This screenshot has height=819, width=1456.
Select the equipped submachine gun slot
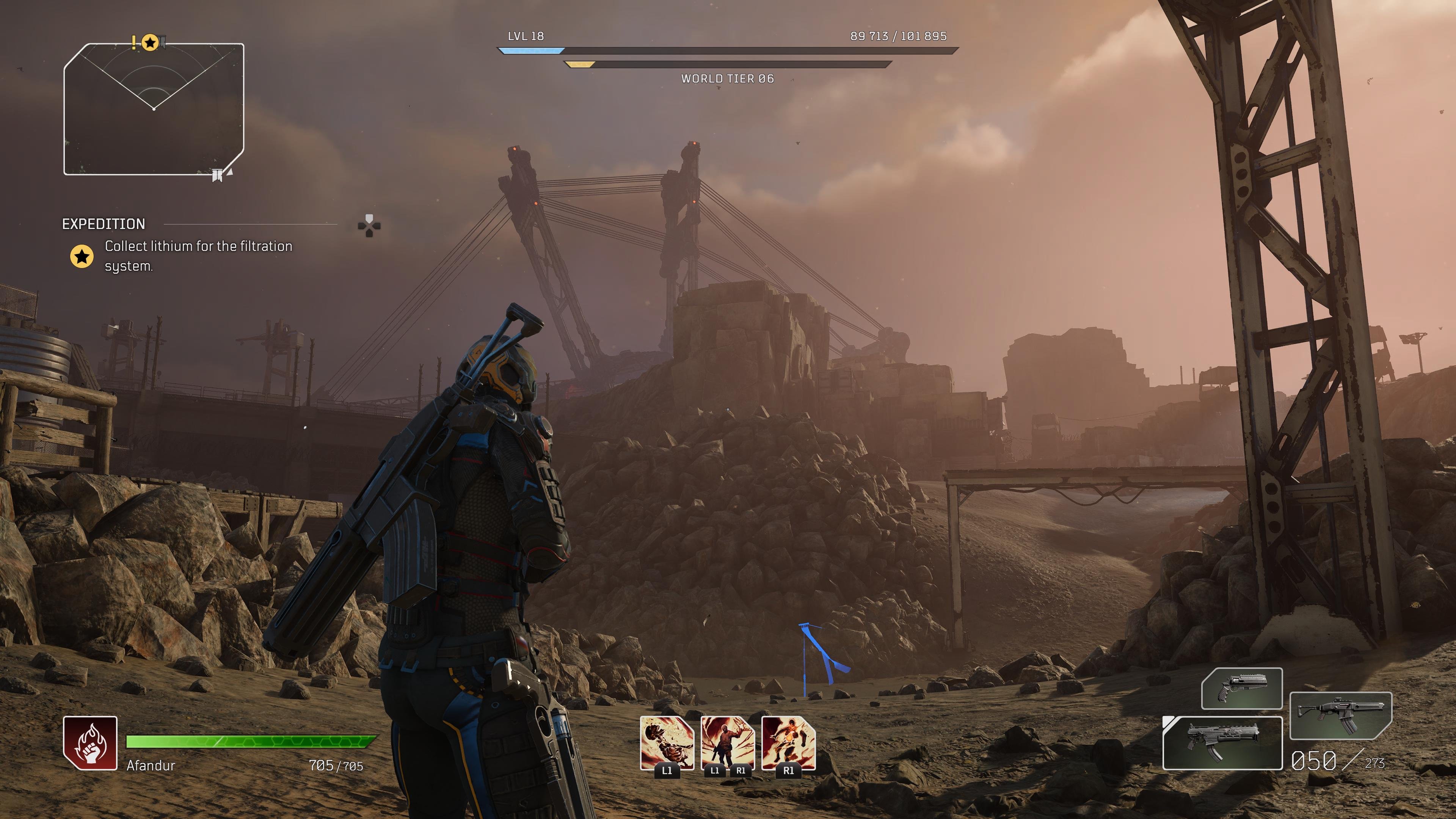pos(1222,743)
